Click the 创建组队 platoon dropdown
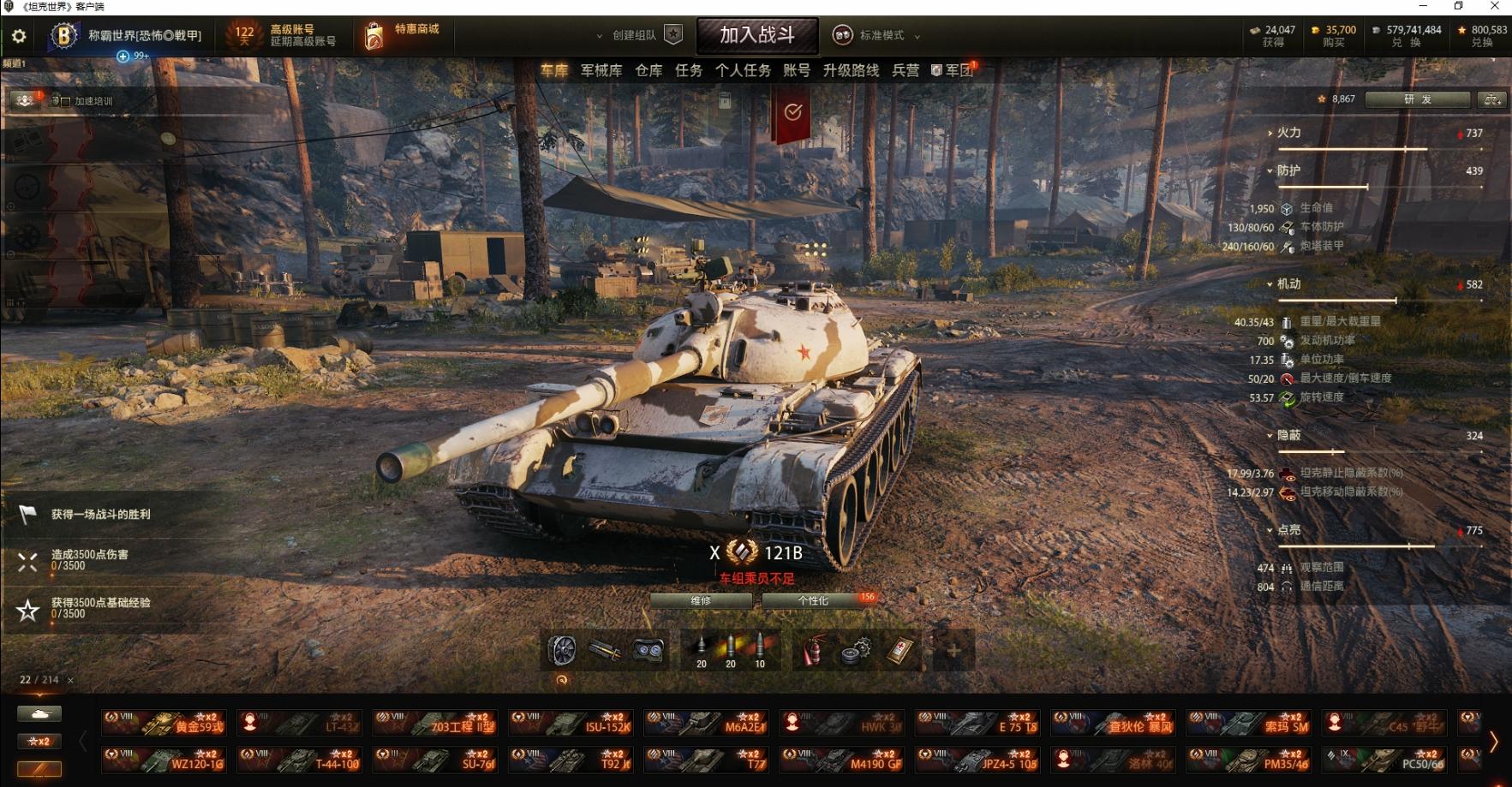This screenshot has height=787, width=1512. tap(634, 35)
